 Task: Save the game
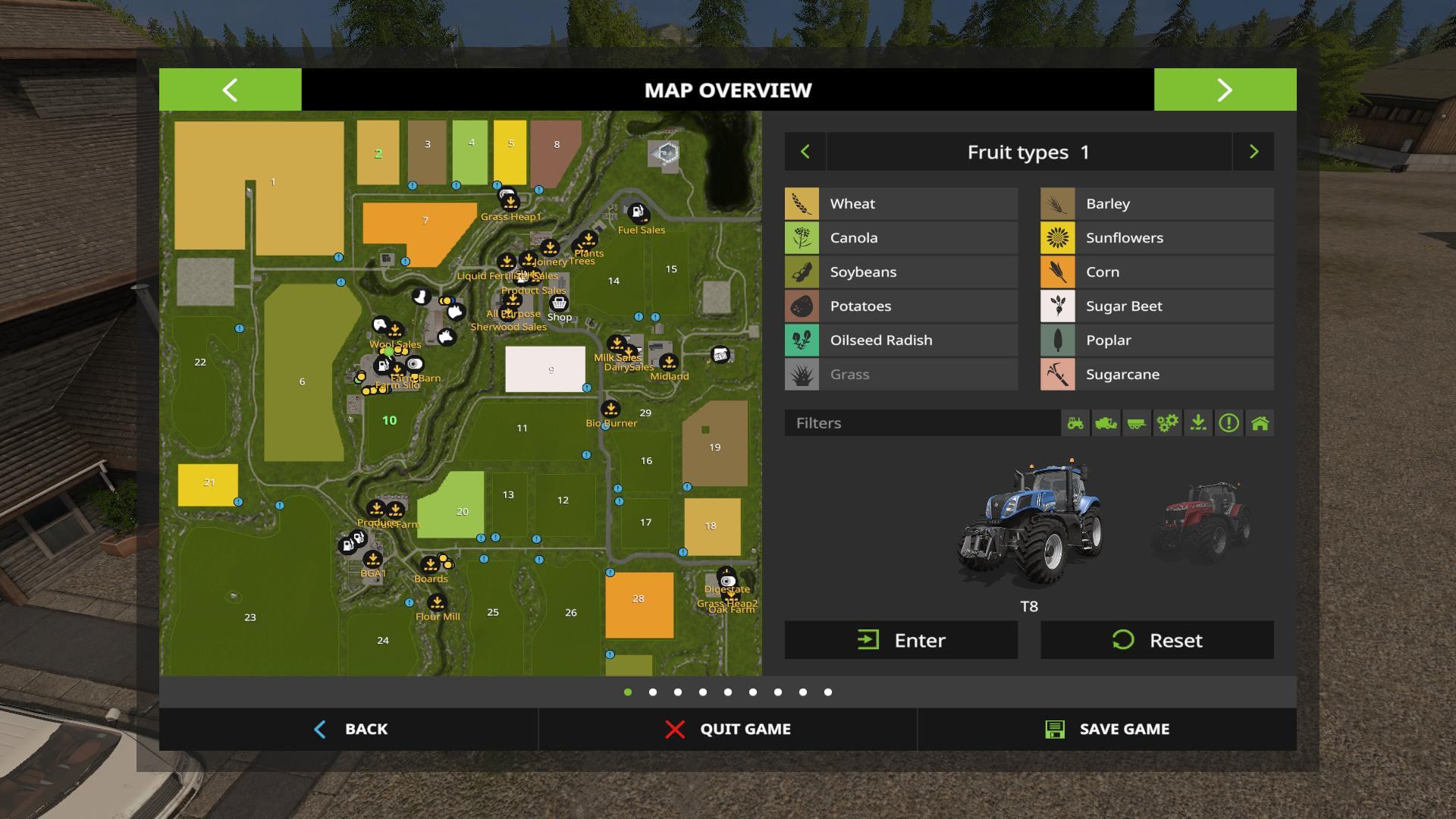pyautogui.click(x=1106, y=729)
